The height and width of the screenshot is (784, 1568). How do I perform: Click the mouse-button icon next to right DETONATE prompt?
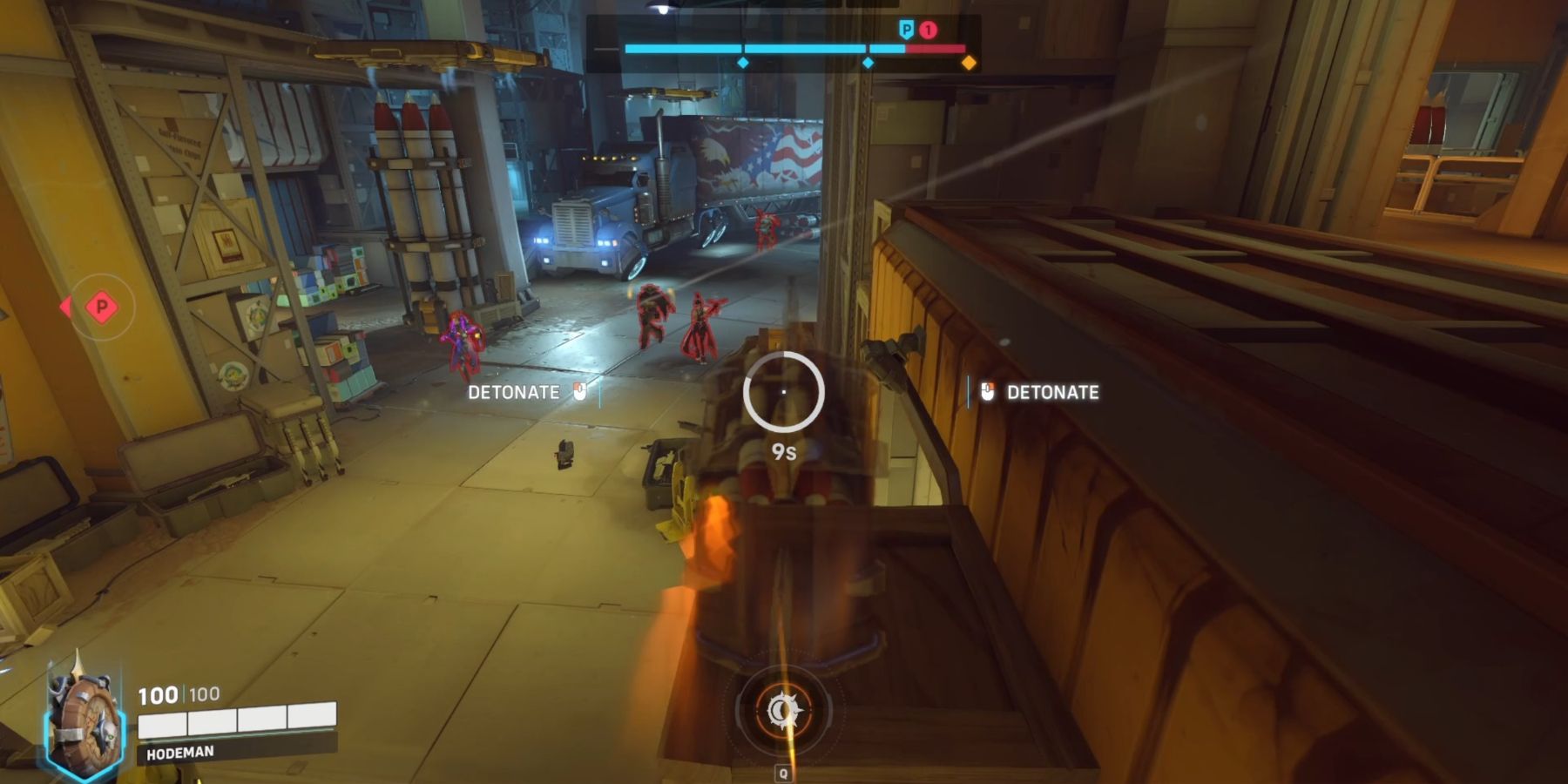coord(986,393)
